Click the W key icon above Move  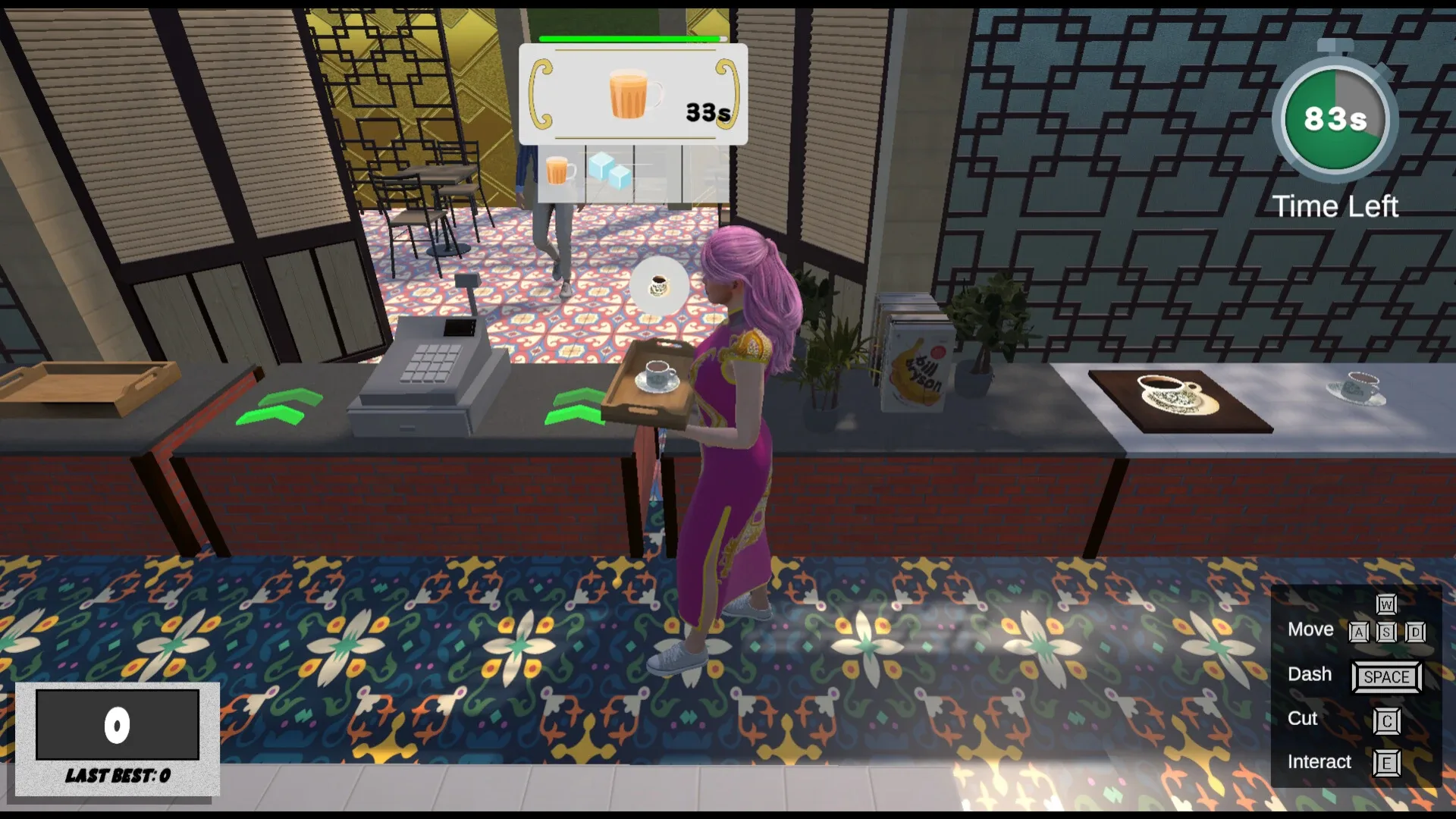pyautogui.click(x=1386, y=606)
